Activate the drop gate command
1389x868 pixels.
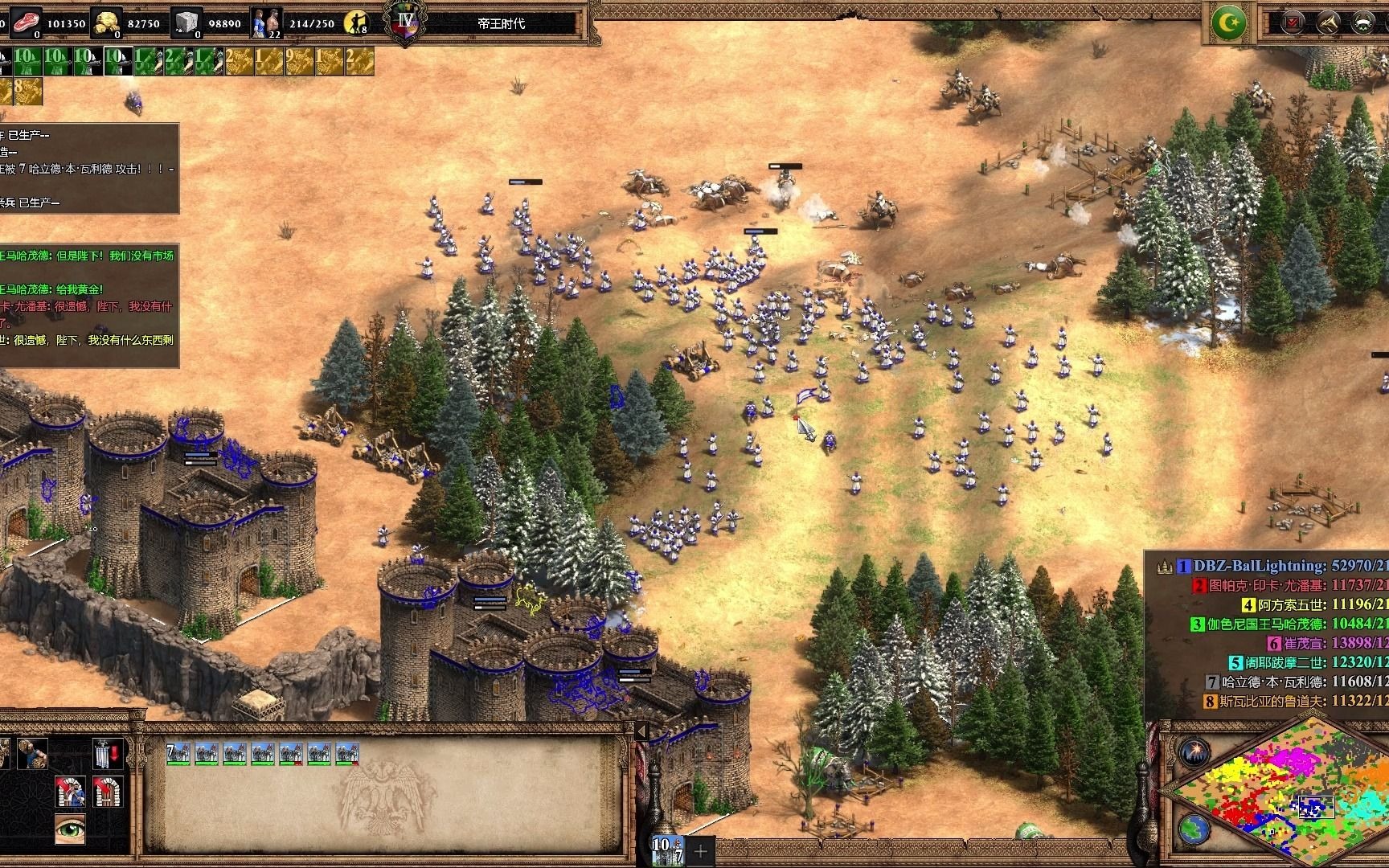tap(107, 754)
